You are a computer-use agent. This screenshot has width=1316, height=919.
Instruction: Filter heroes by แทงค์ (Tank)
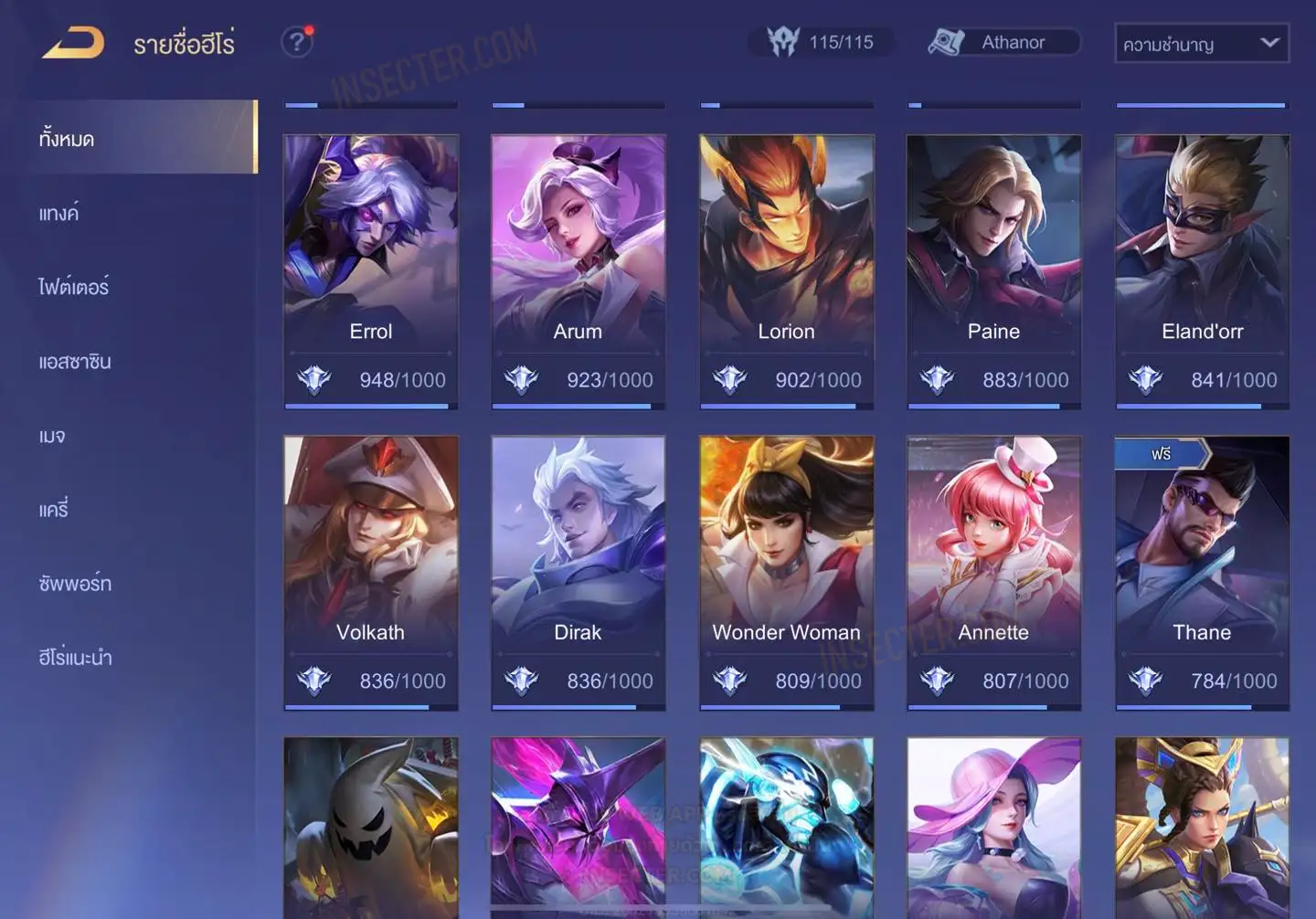(58, 213)
